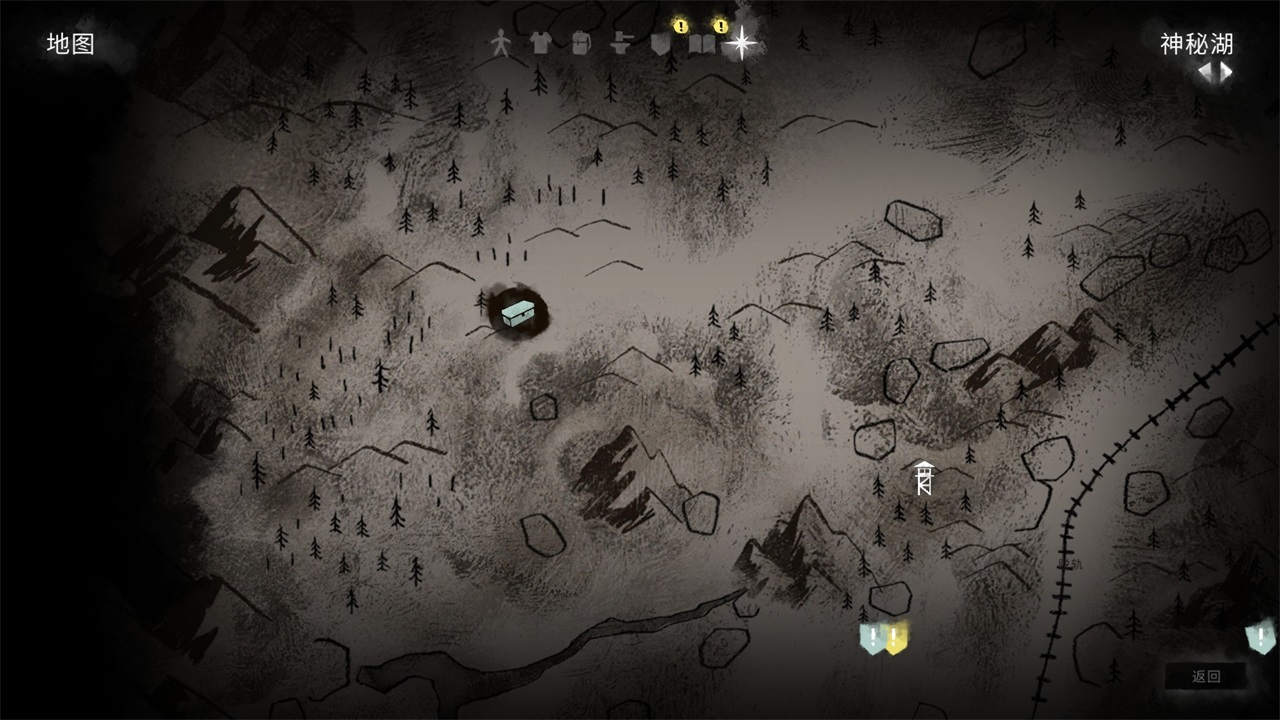Select the pale blue marker beside the yellow one
This screenshot has height=720, width=1280.
pyautogui.click(x=872, y=637)
